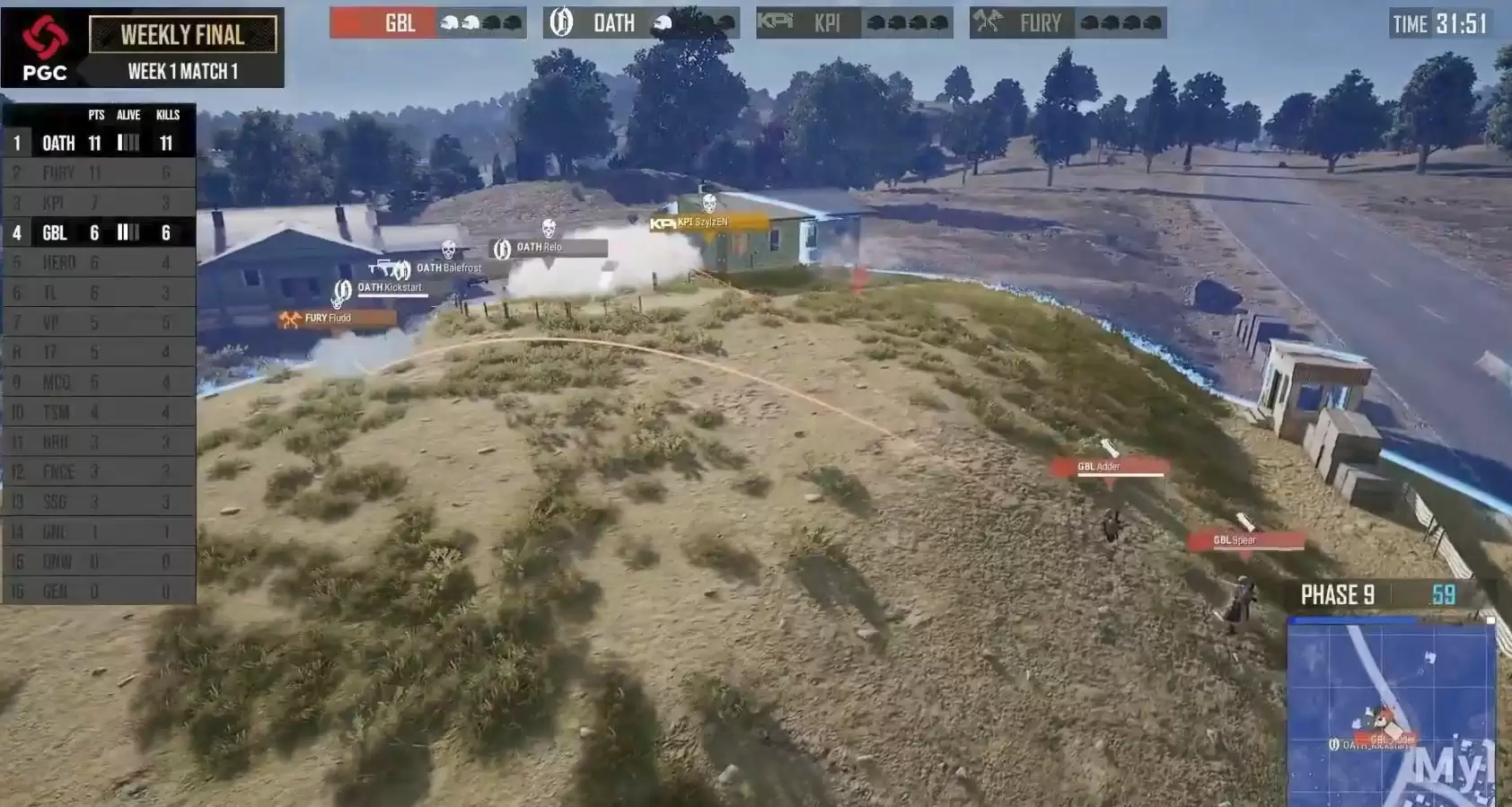
Task: Click the minimap
Action: tap(1392, 711)
